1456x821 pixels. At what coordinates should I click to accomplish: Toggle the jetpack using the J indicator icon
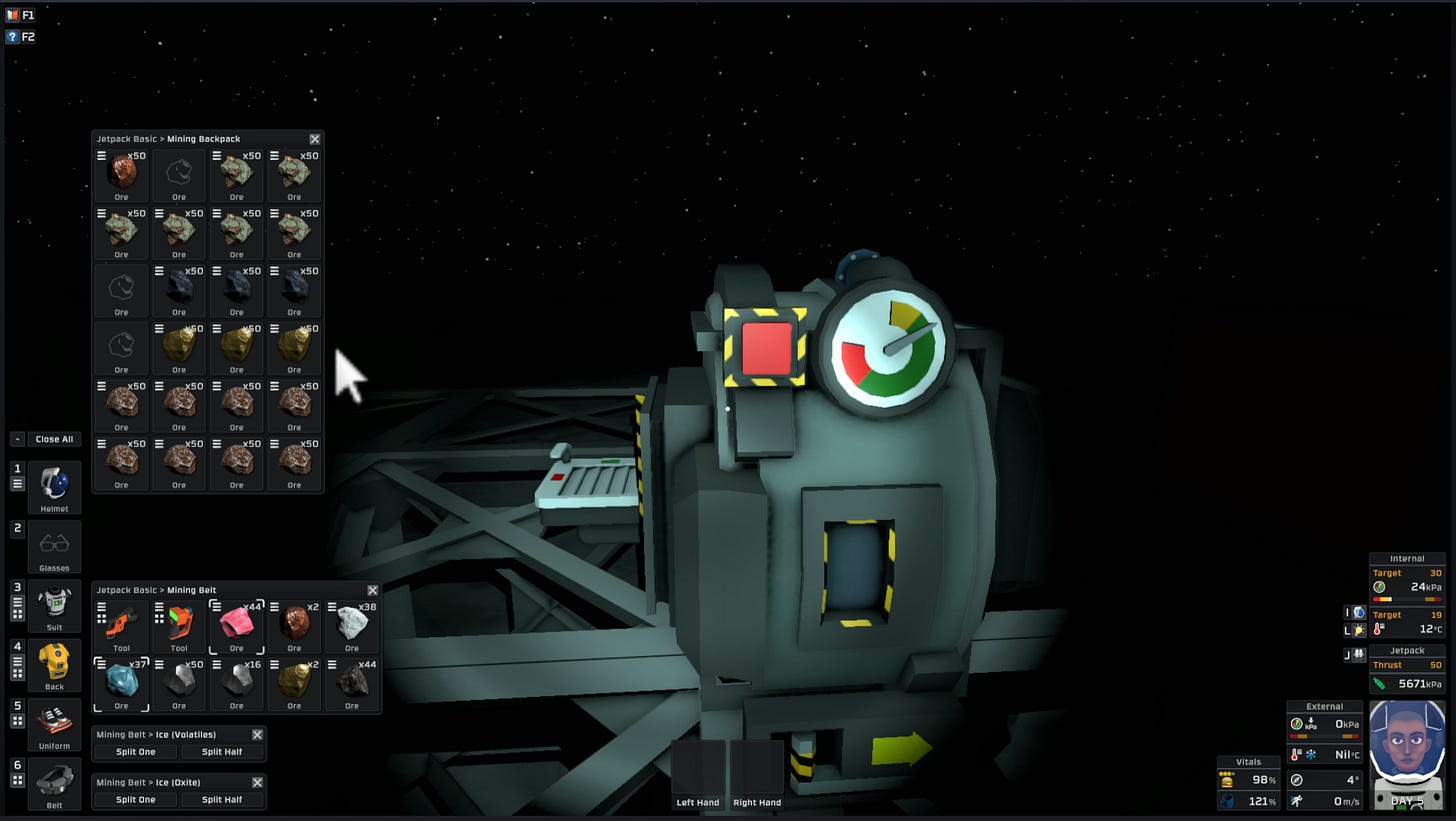point(1358,653)
